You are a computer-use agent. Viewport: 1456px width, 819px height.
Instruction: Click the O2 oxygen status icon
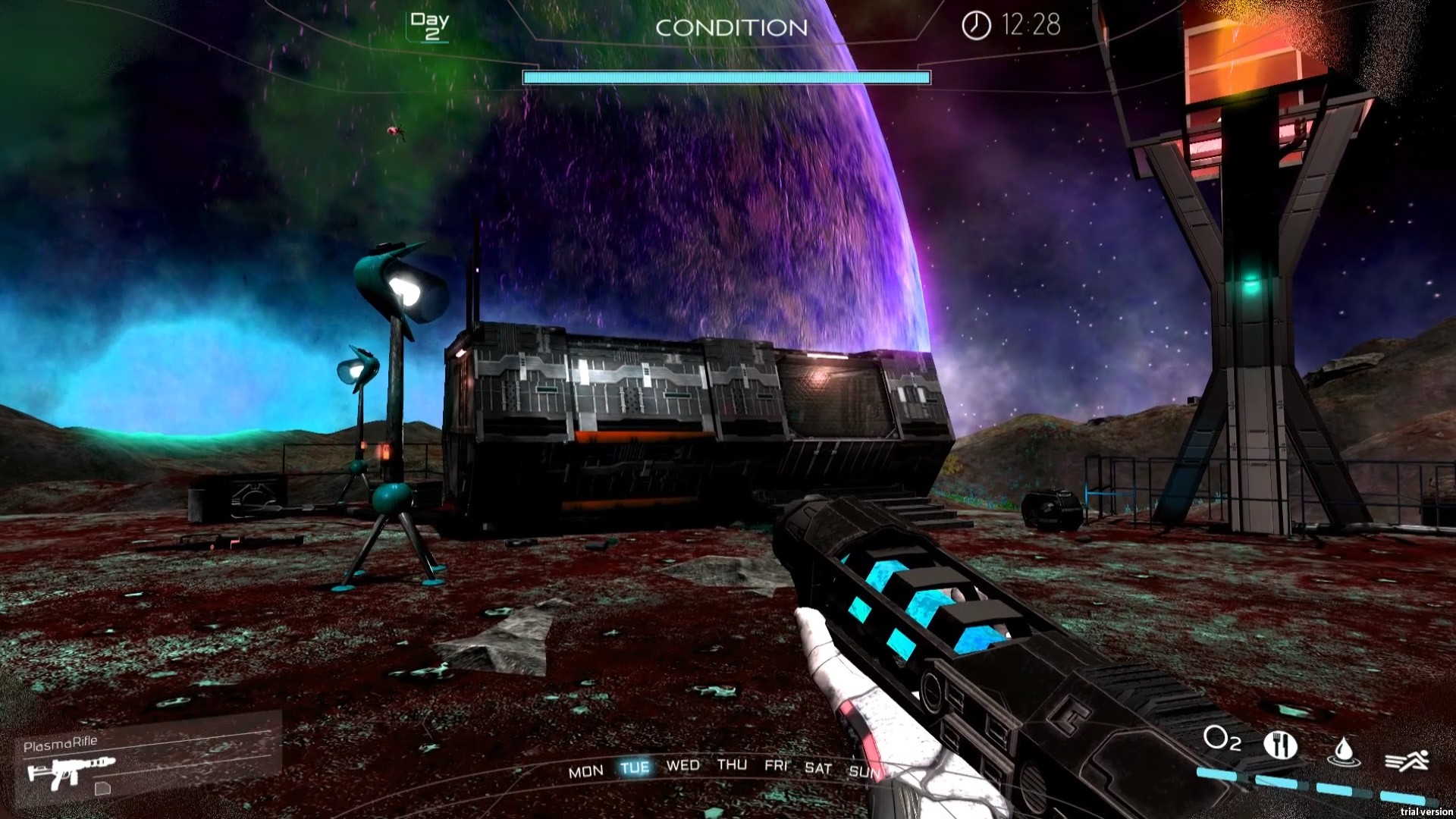pyautogui.click(x=1222, y=739)
